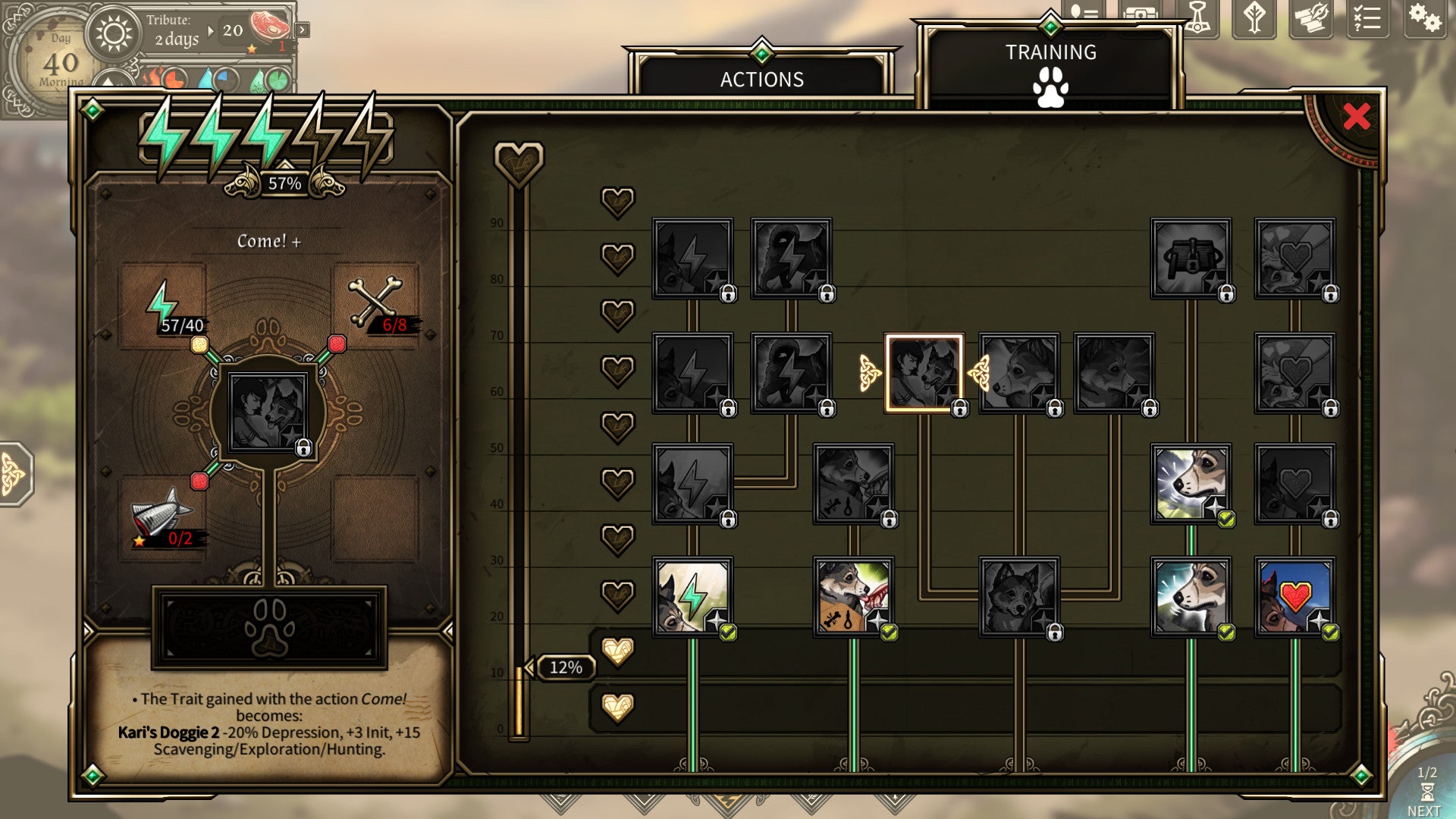The image size is (1456, 819).
Task: Select the locked chest skill node
Action: 1191,258
